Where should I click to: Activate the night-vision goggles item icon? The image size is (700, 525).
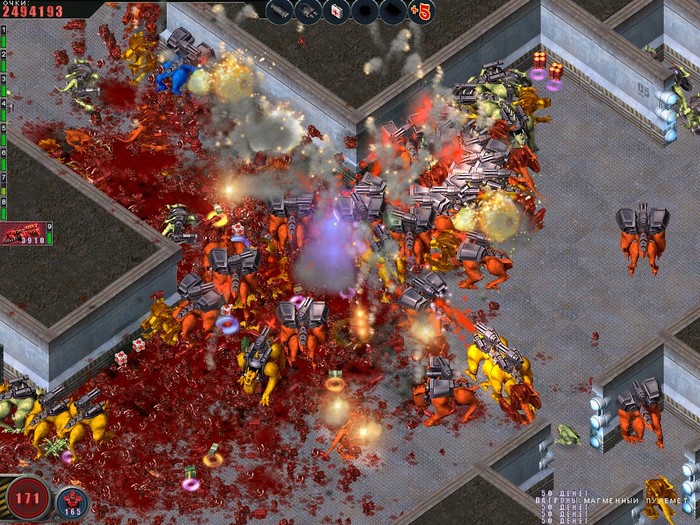tap(307, 11)
